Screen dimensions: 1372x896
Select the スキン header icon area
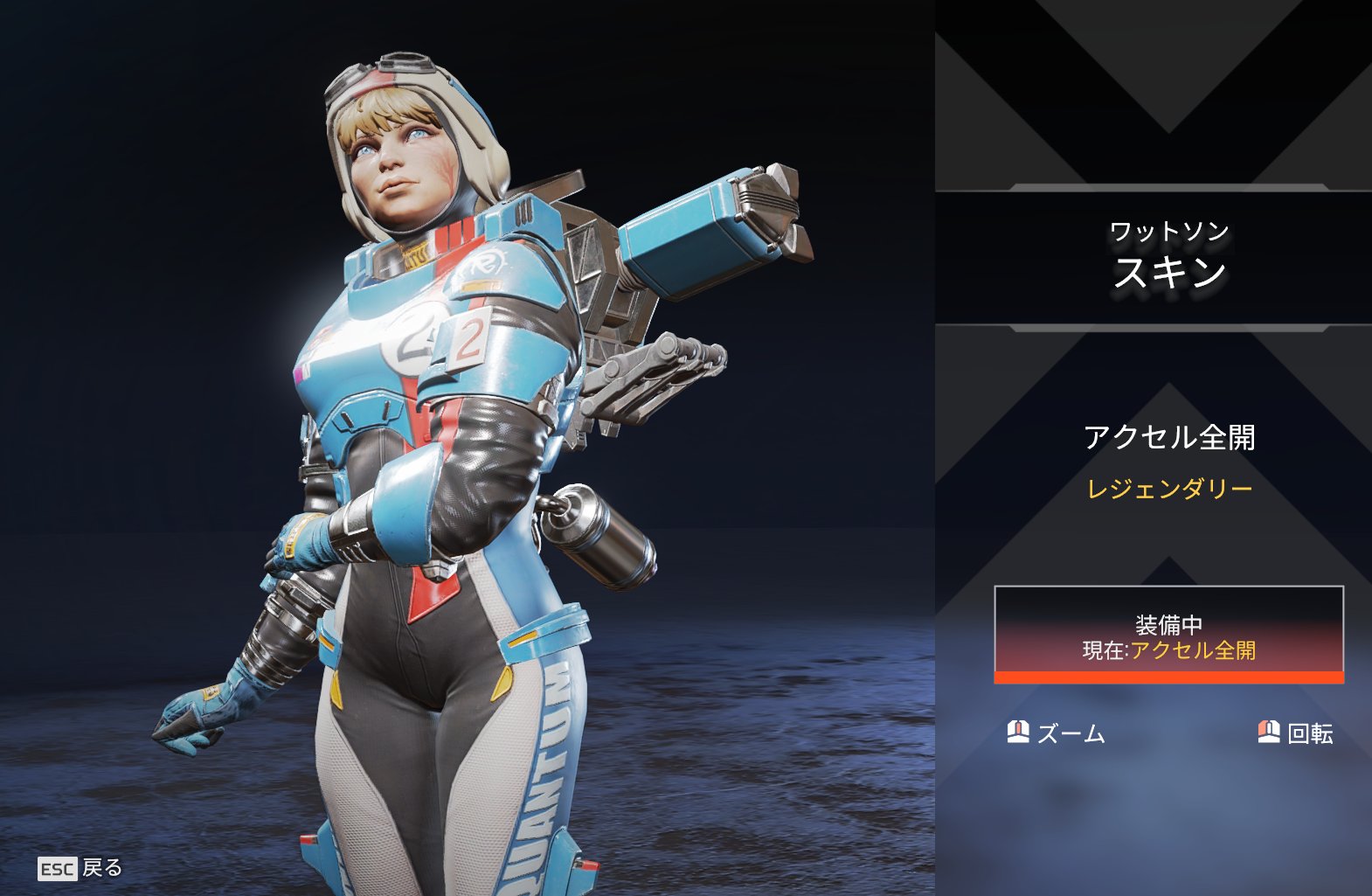tap(1168, 271)
